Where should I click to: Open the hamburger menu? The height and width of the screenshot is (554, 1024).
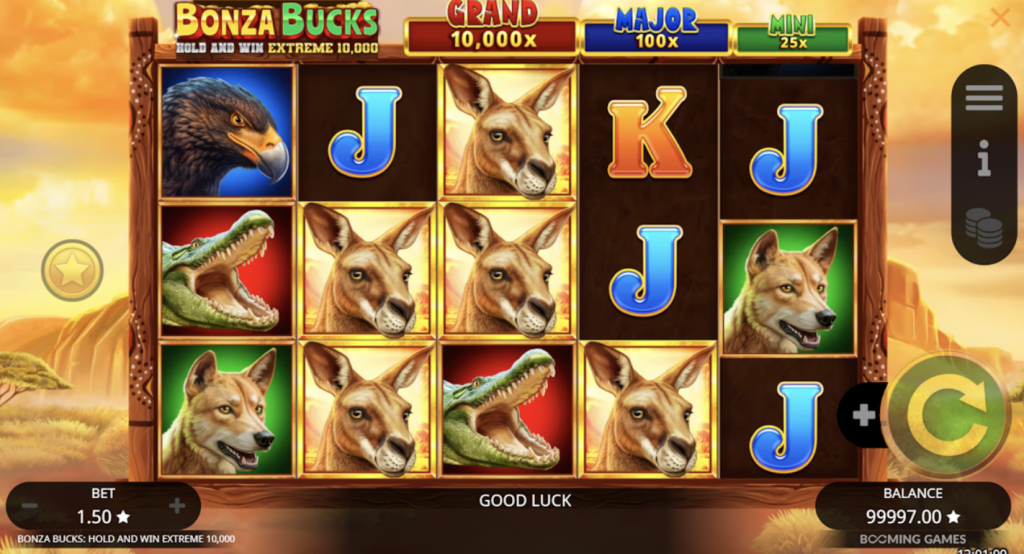tap(984, 98)
